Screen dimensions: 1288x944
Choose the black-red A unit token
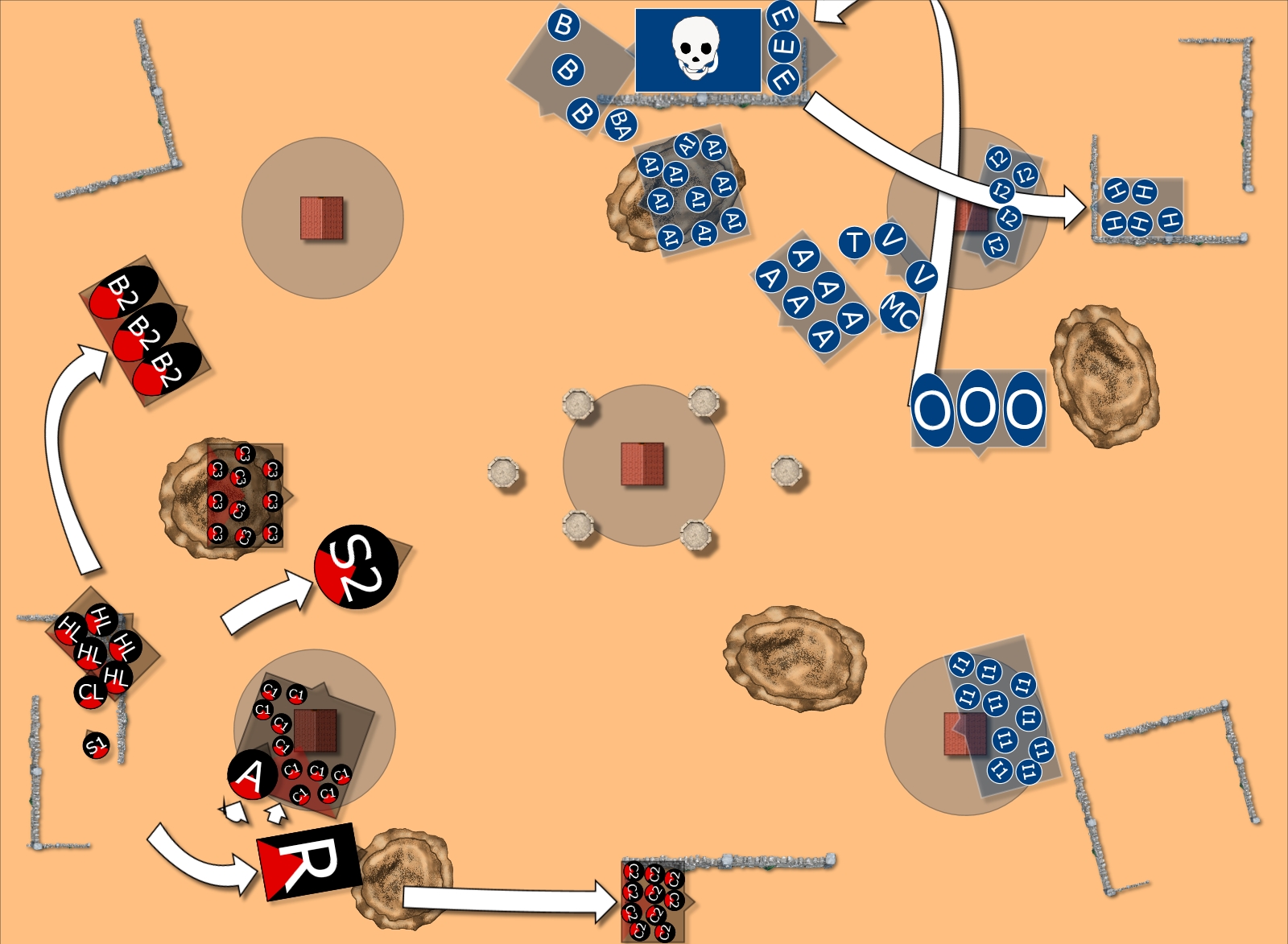pos(253,776)
